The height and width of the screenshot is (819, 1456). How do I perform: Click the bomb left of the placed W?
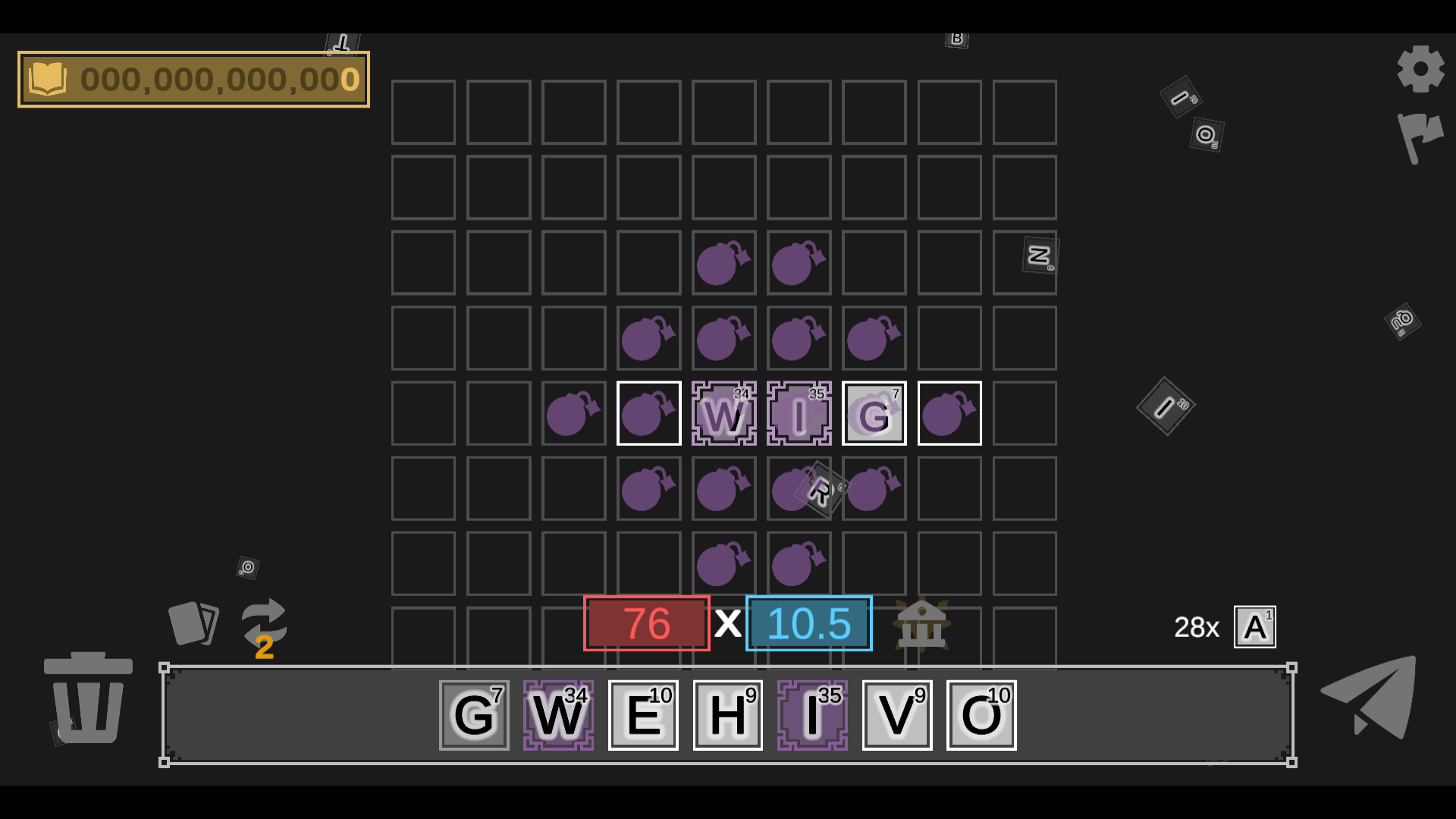point(648,413)
